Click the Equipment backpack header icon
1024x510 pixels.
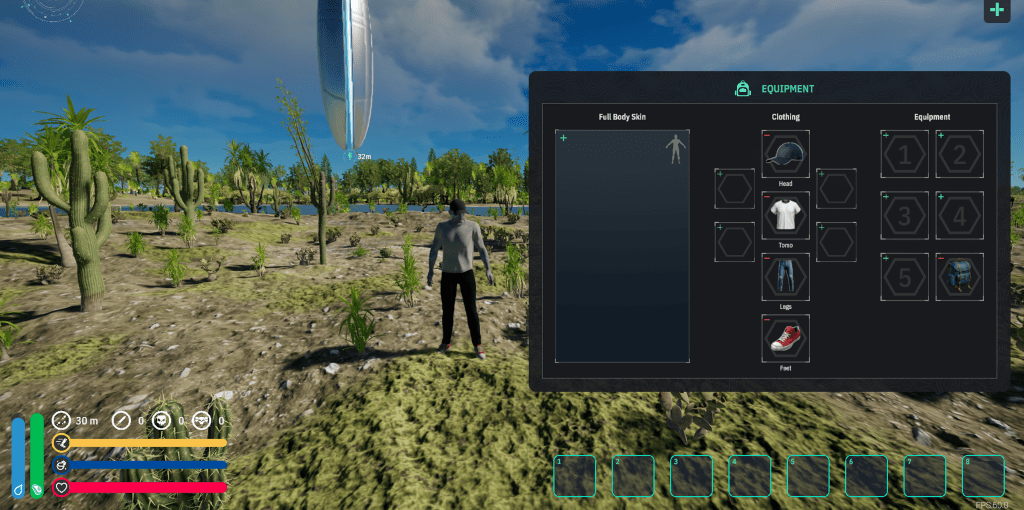(x=743, y=89)
